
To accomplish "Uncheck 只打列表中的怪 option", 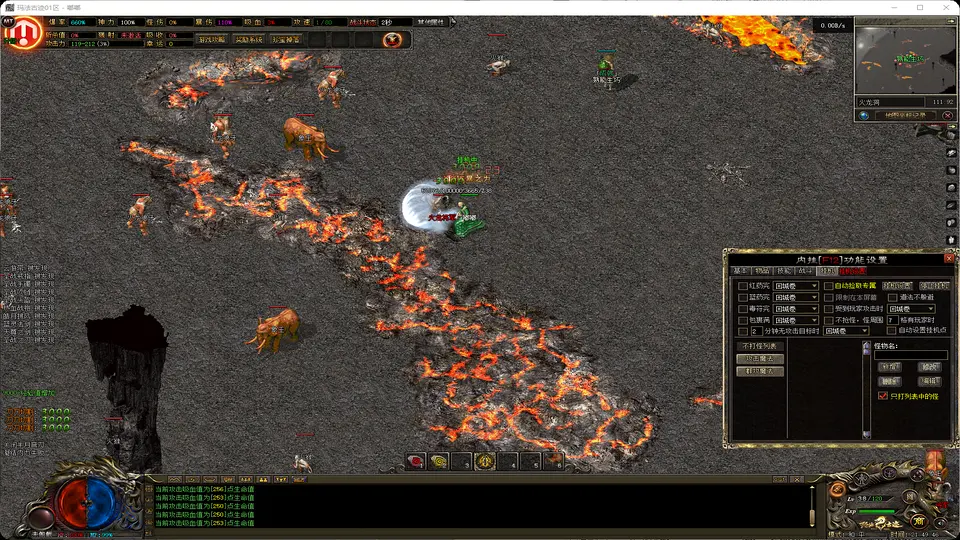I will click(882, 396).
